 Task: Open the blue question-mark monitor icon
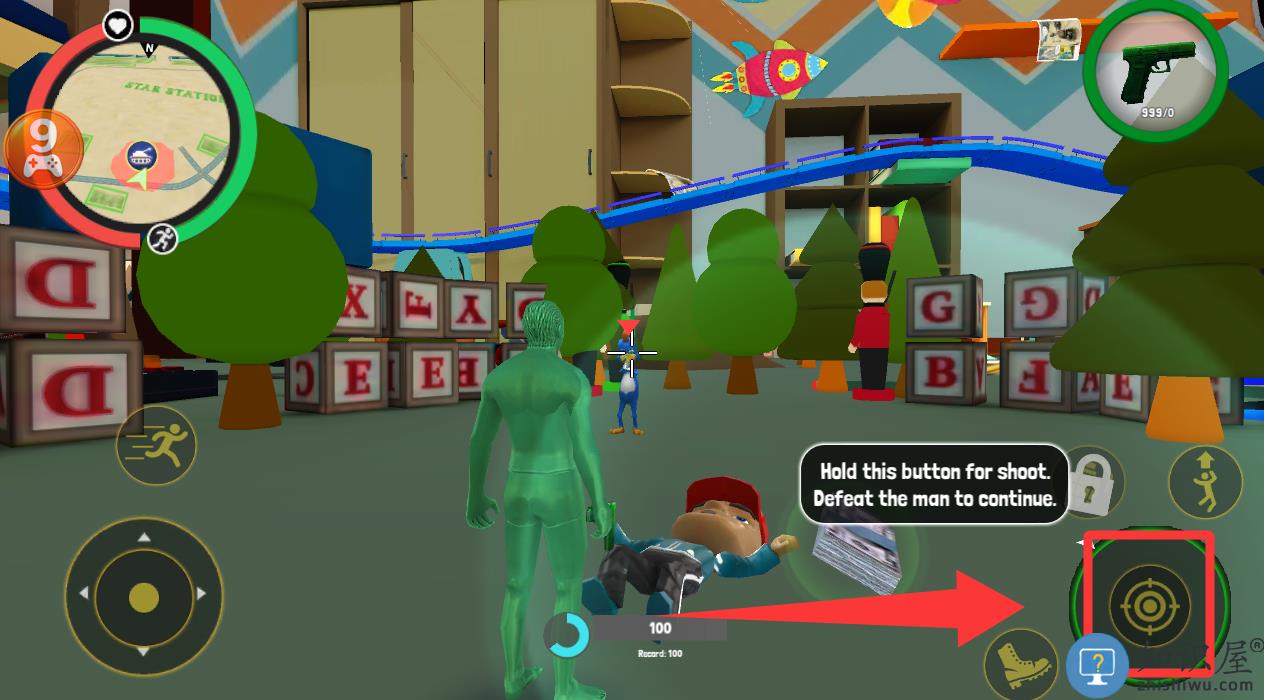pos(1098,664)
